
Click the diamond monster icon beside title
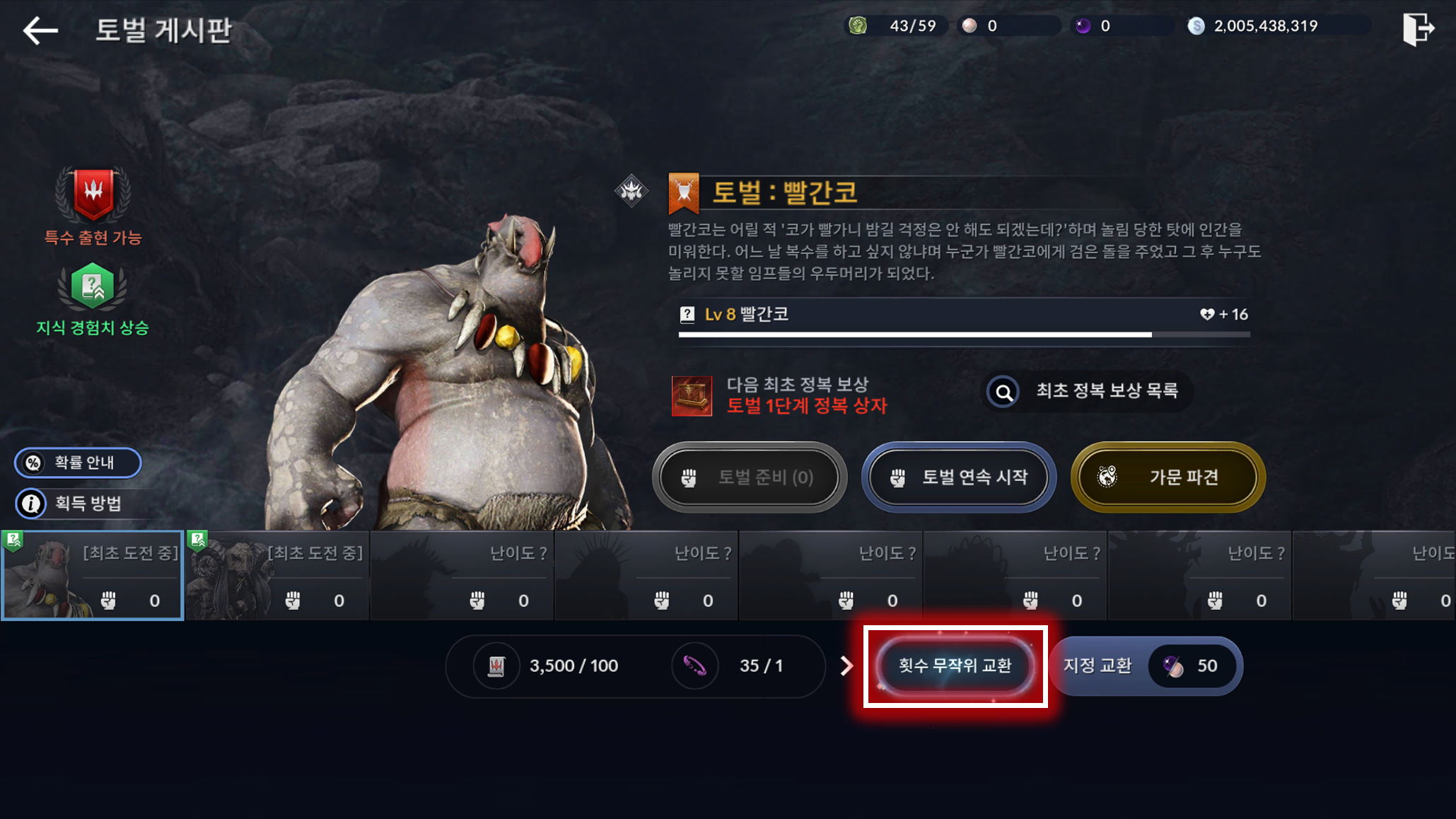coord(631,190)
